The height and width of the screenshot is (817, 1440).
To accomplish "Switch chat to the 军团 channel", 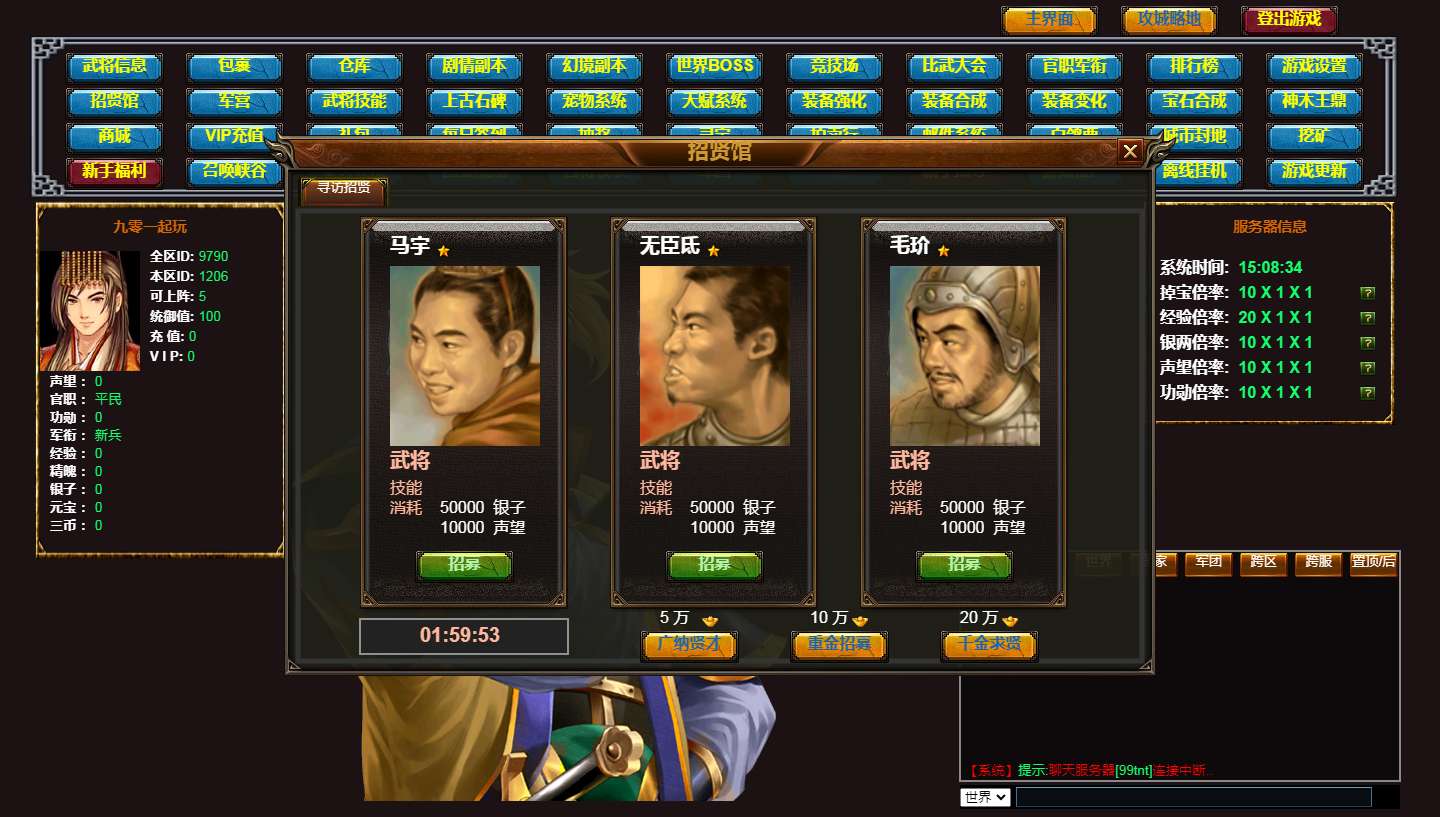I will point(1208,562).
